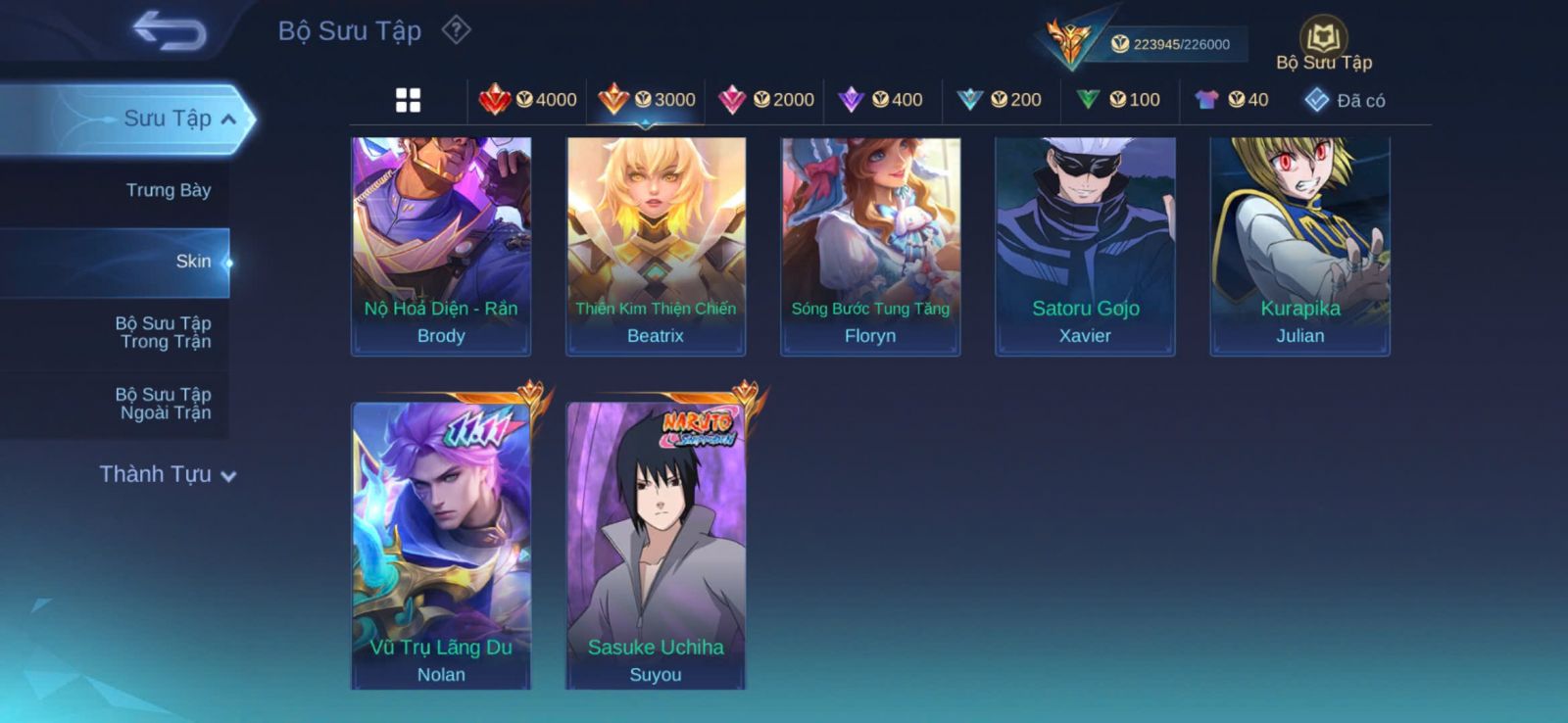
Task: Switch to the 2000 point tier tab
Action: click(x=766, y=100)
